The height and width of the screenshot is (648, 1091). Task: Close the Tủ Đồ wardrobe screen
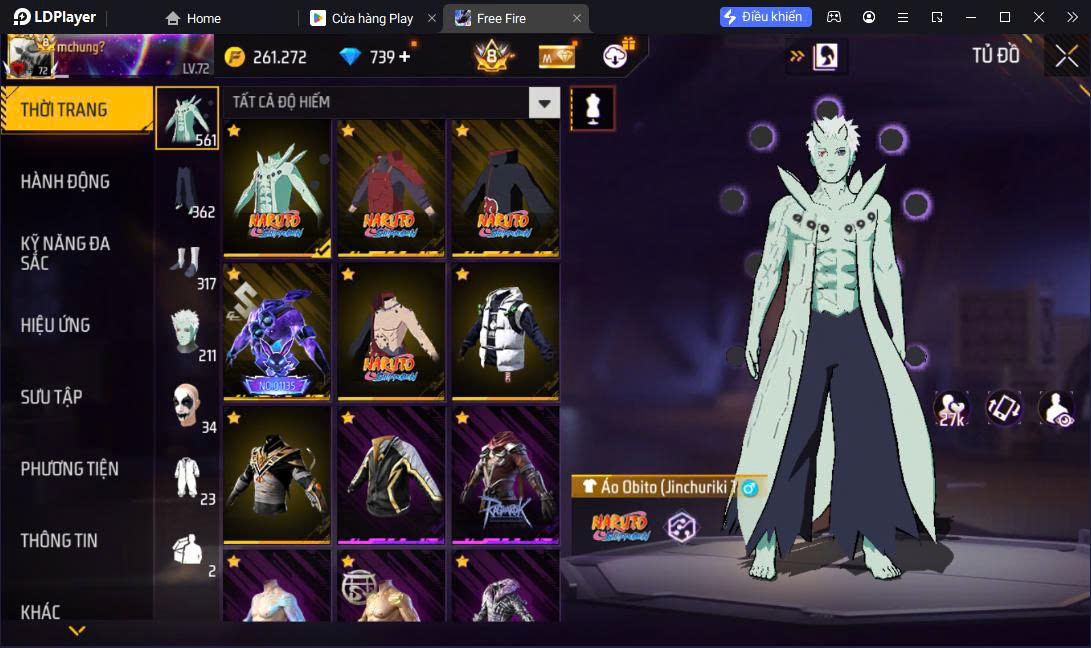1066,56
